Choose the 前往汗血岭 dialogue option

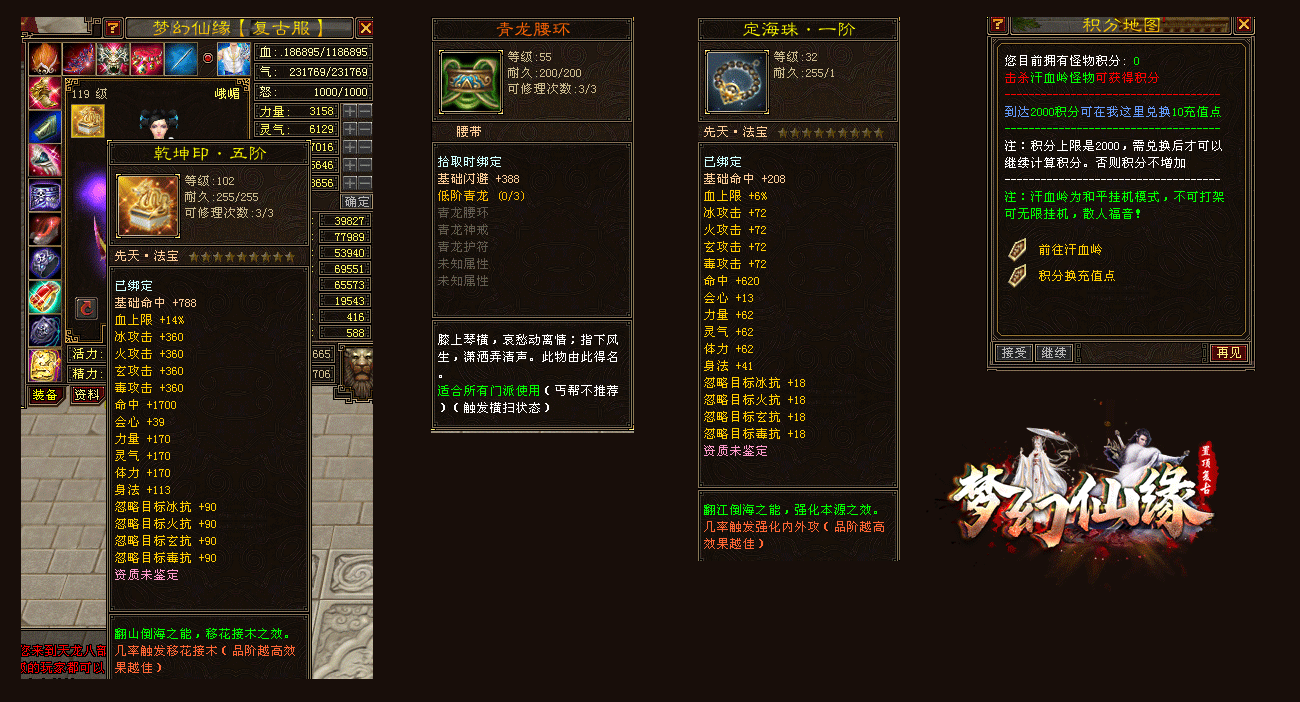tap(1070, 250)
